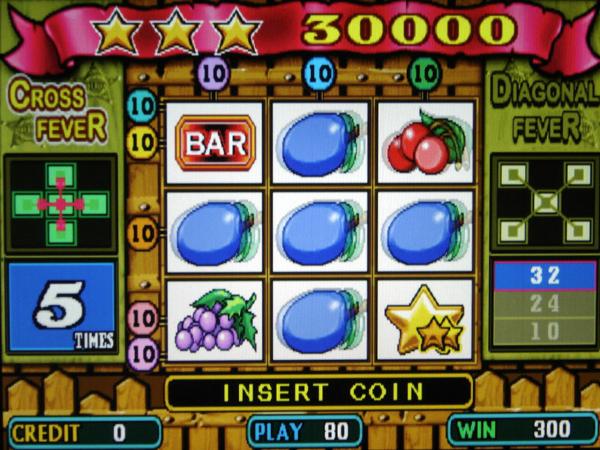The width and height of the screenshot is (600, 450).
Task: Click the green 10 payline marker
Action: [x=425, y=72]
